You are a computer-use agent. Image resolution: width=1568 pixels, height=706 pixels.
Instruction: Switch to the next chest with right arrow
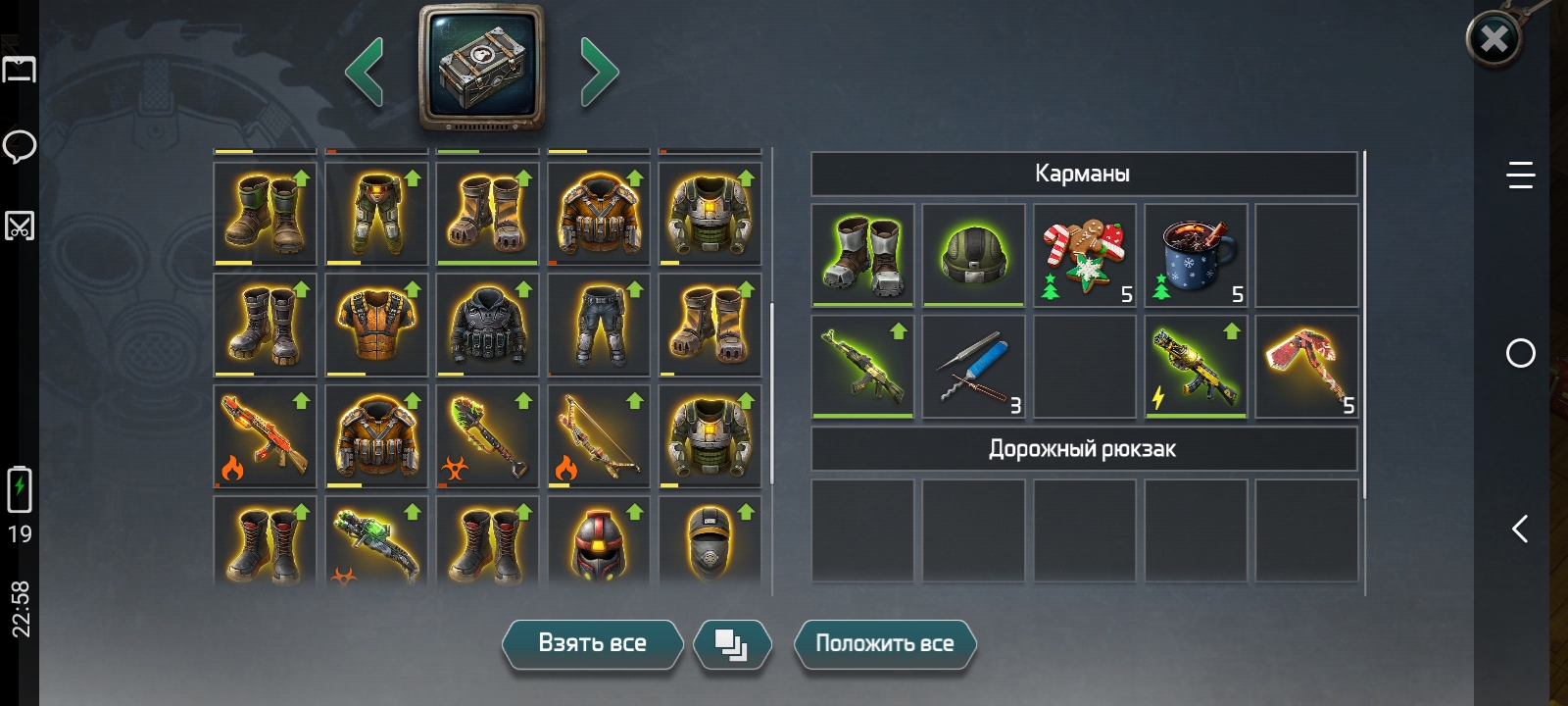pyautogui.click(x=599, y=71)
